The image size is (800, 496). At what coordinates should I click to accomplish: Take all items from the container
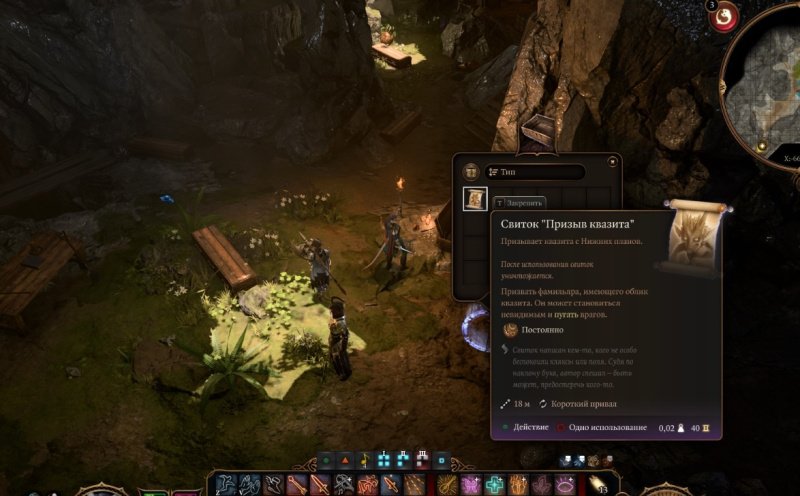(470, 172)
